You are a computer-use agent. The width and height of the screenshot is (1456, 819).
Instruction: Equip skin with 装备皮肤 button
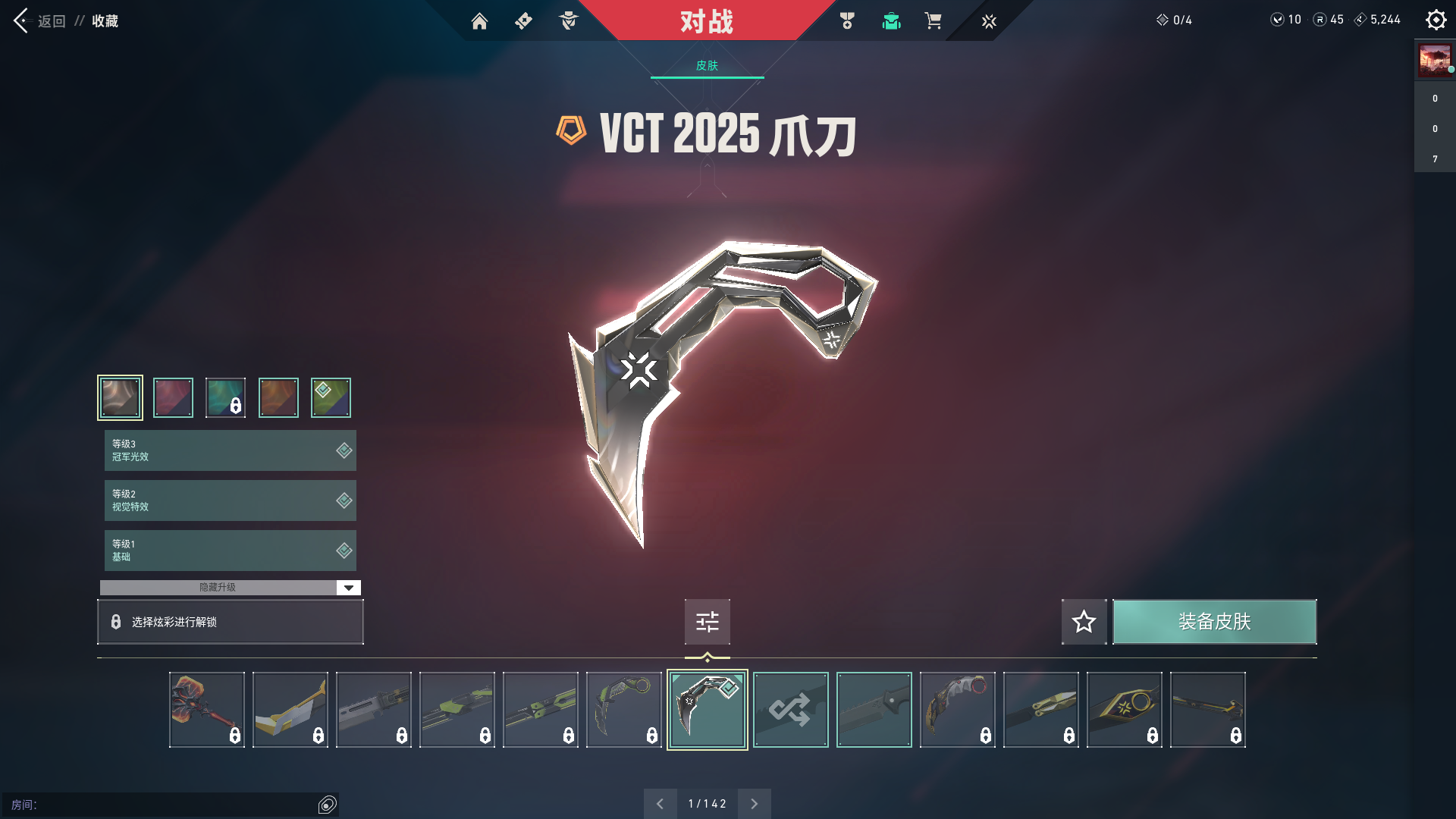(1214, 622)
